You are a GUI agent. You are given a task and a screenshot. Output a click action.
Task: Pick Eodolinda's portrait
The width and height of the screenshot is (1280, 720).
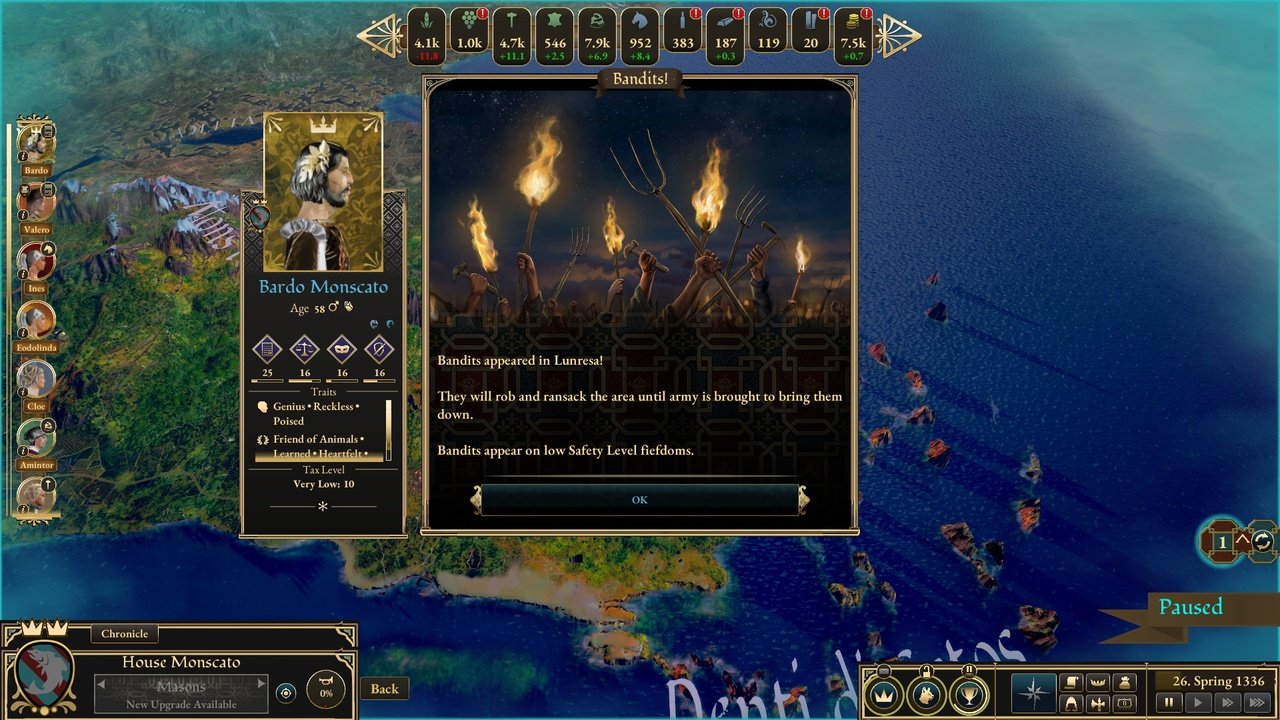[36, 321]
